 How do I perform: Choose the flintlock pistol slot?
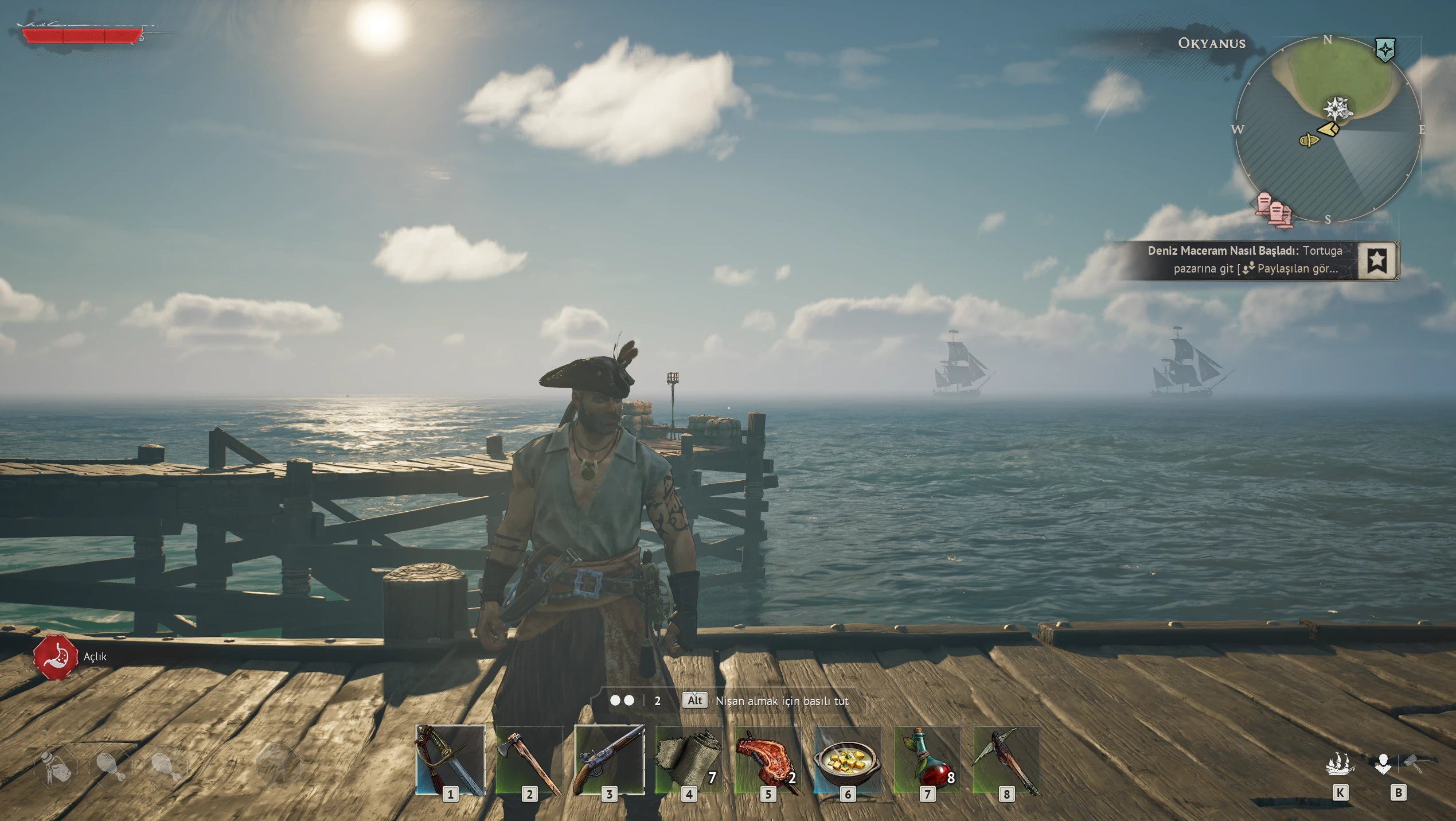click(x=609, y=760)
